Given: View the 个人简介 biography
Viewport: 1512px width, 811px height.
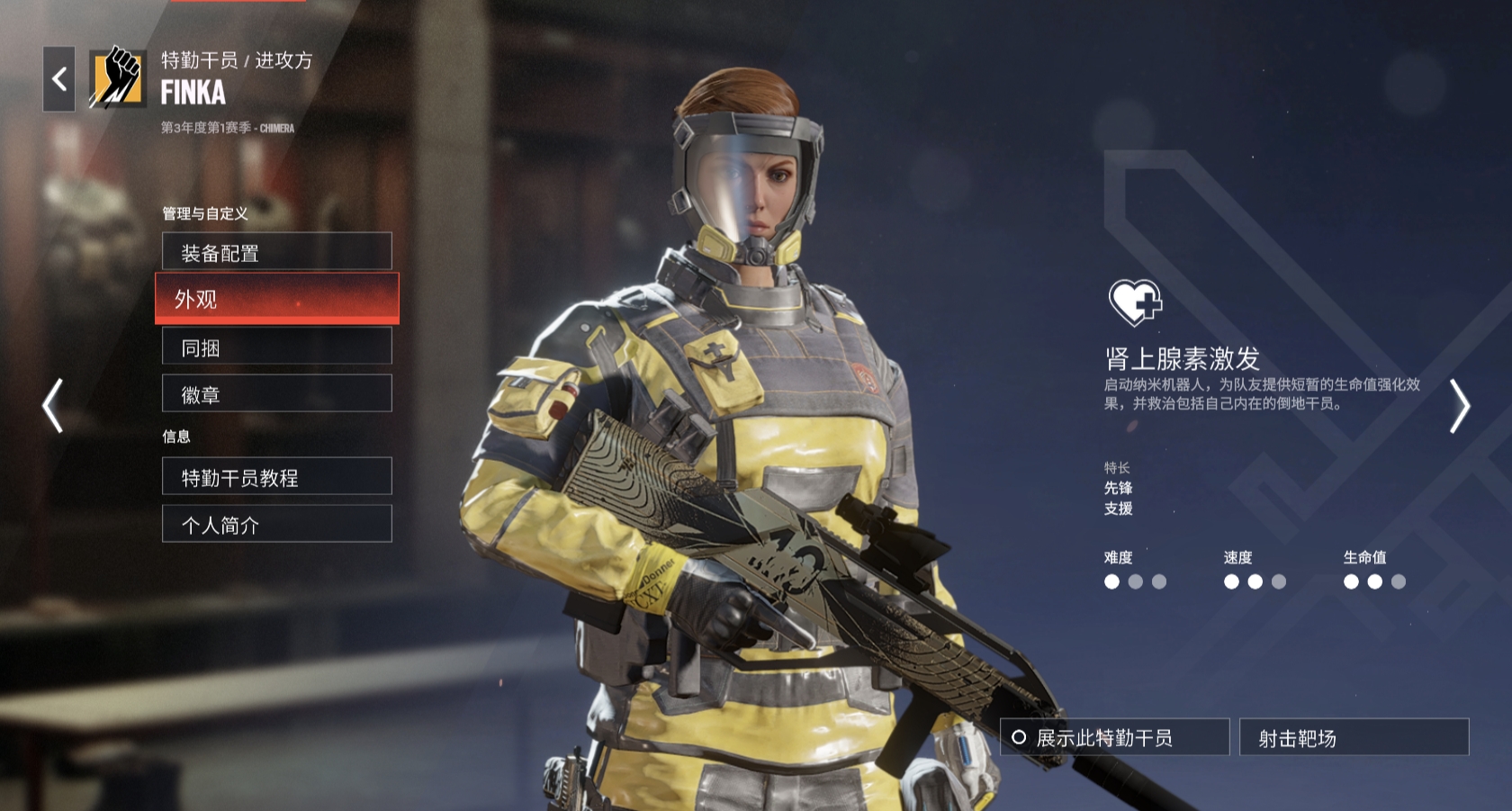Looking at the screenshot, I should 276,524.
